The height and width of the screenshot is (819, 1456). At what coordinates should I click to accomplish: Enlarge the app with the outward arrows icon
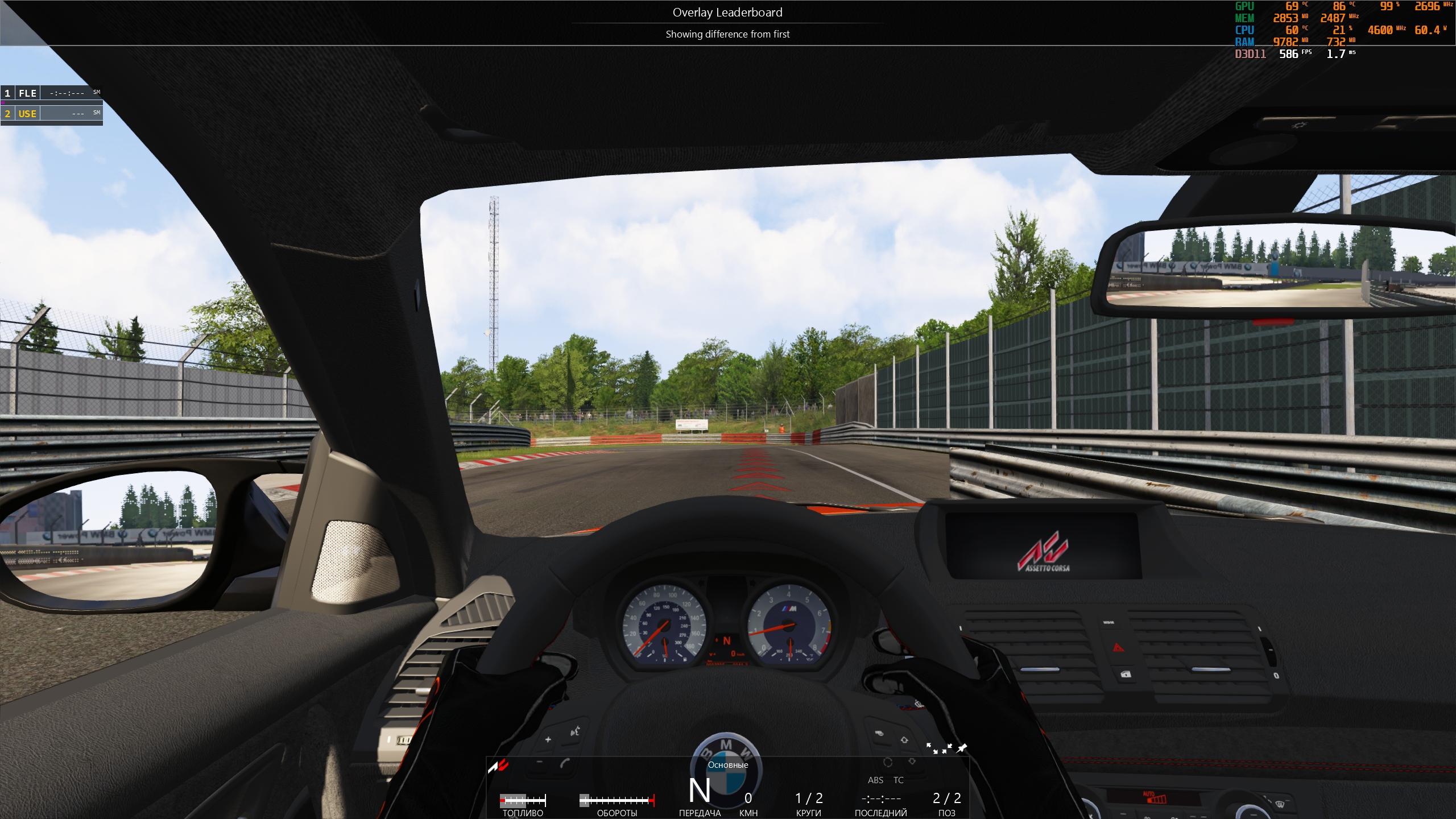(932, 748)
